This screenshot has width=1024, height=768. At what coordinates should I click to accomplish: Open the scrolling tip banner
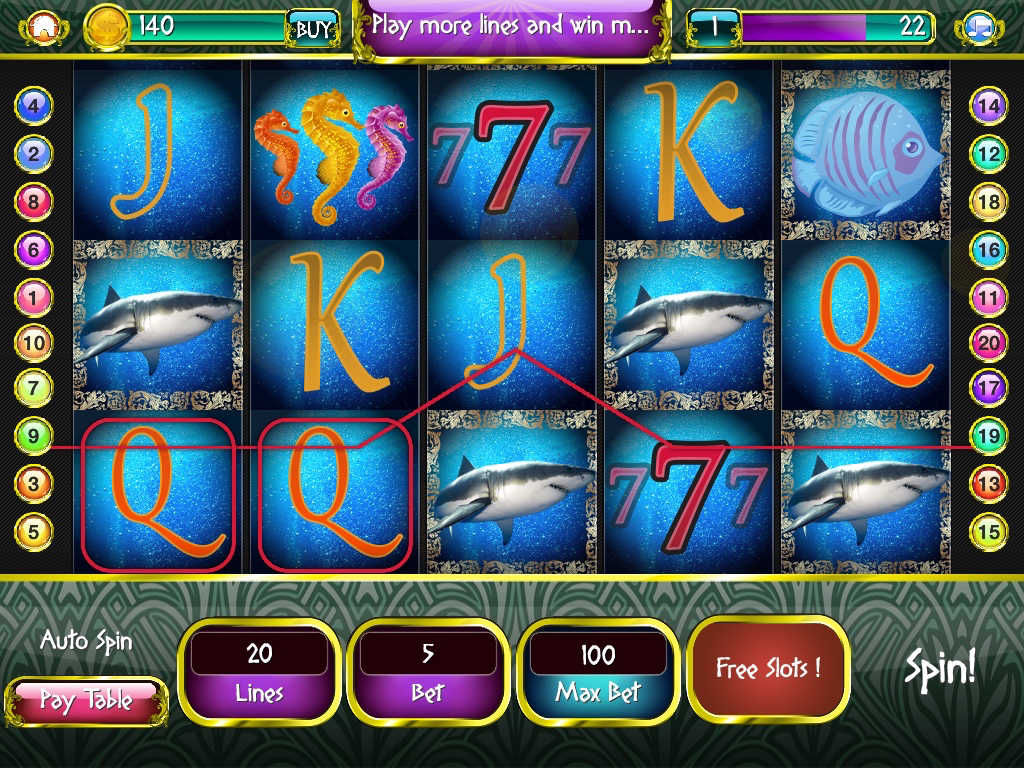(511, 26)
